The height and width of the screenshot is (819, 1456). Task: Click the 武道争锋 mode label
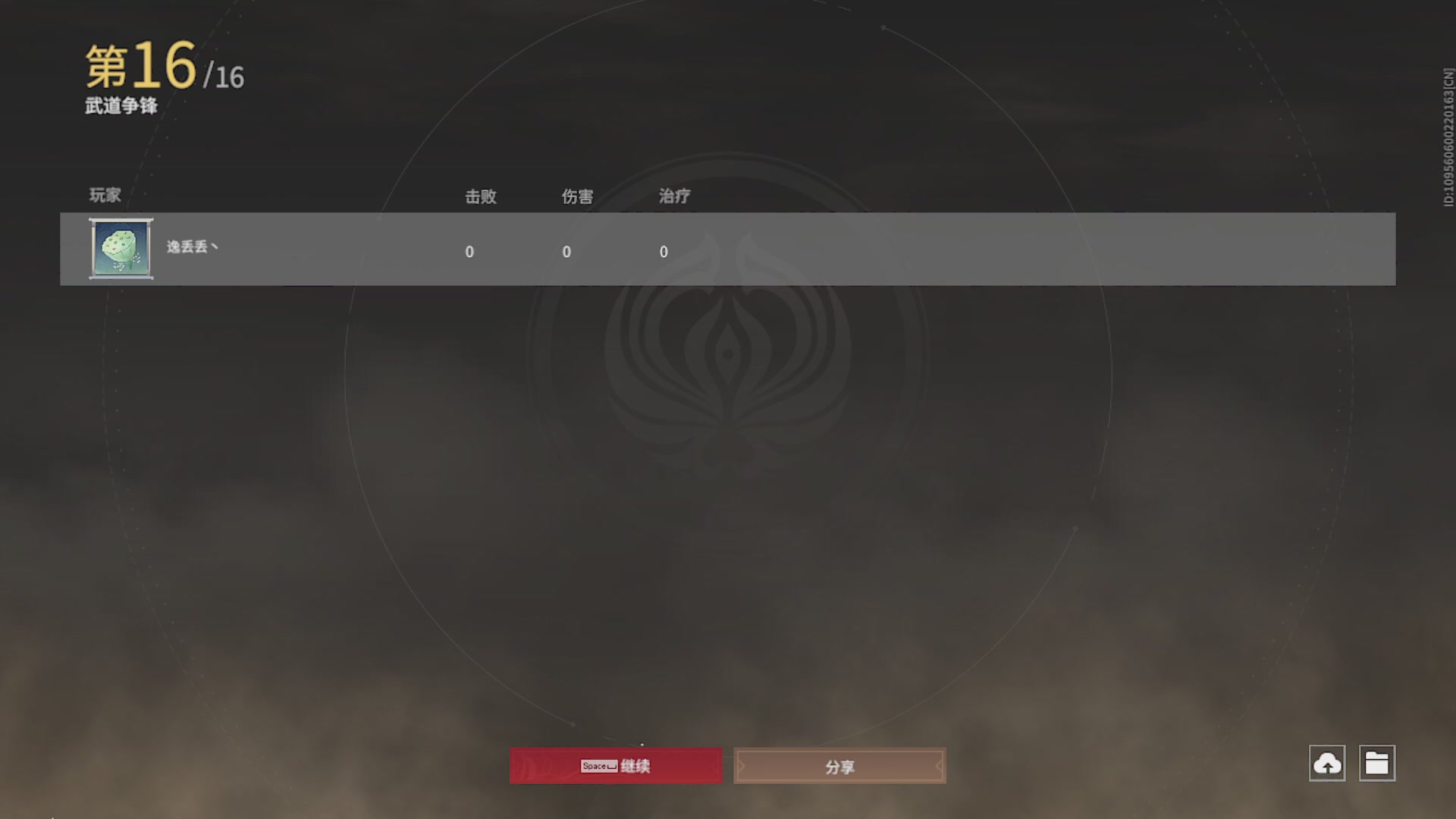(121, 108)
